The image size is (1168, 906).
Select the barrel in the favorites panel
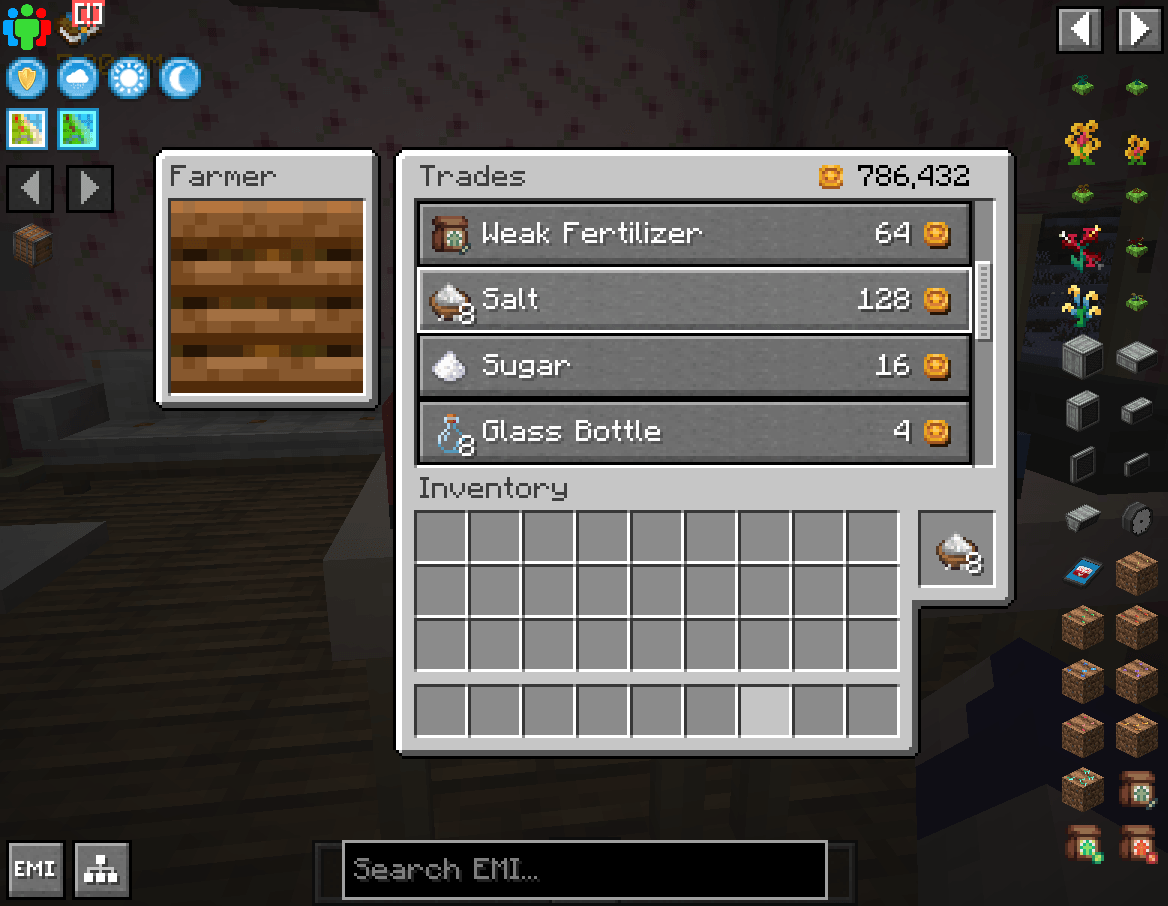coord(31,243)
